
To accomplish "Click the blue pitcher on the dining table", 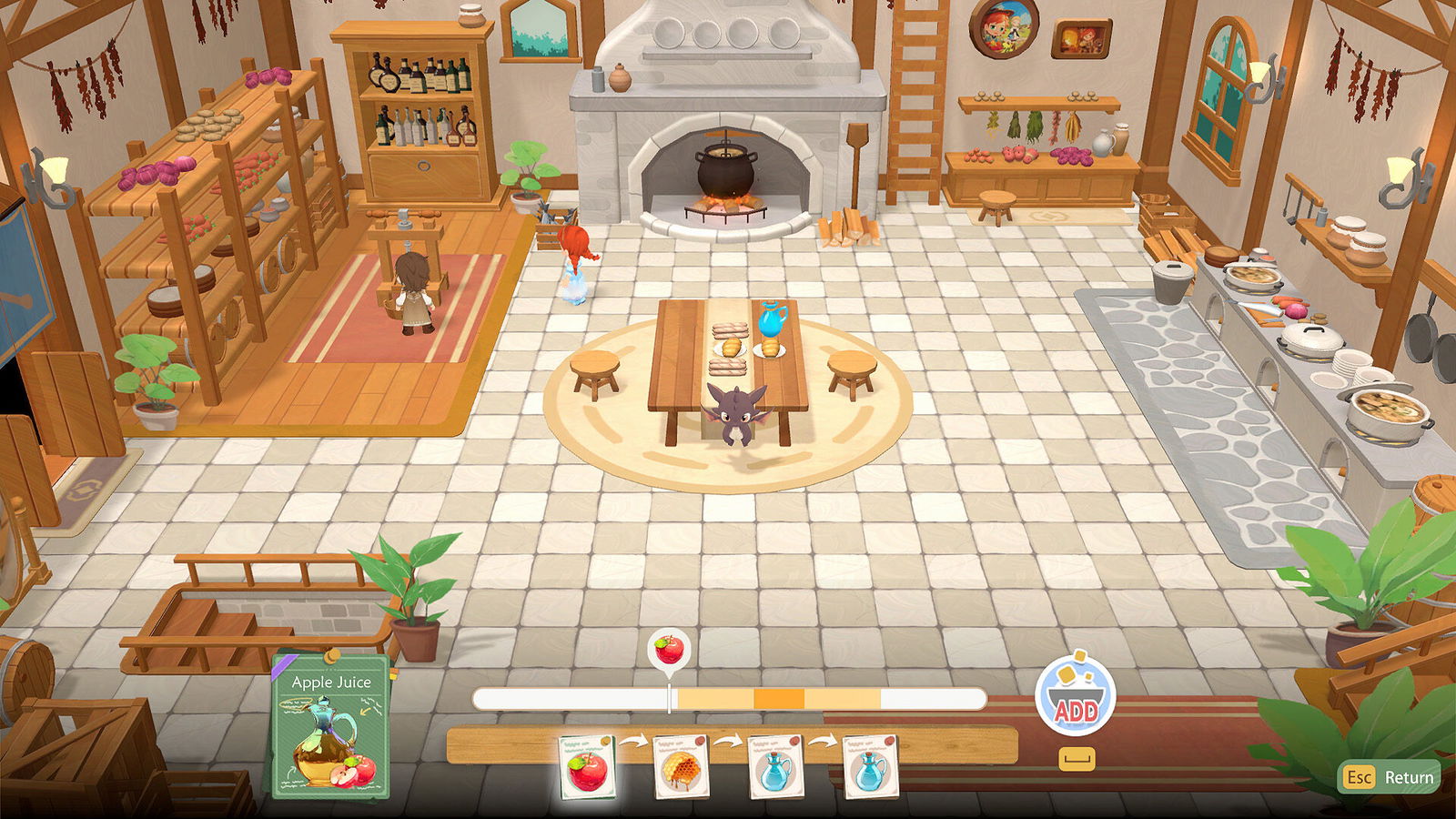I will tap(773, 320).
